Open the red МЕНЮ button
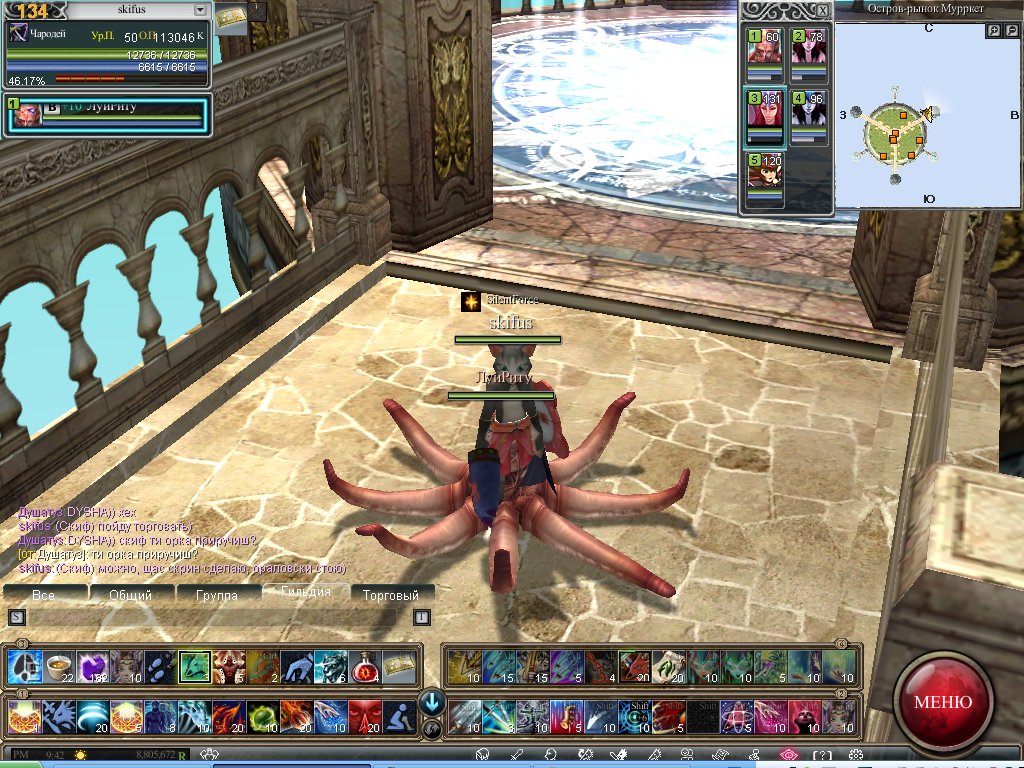 point(942,700)
